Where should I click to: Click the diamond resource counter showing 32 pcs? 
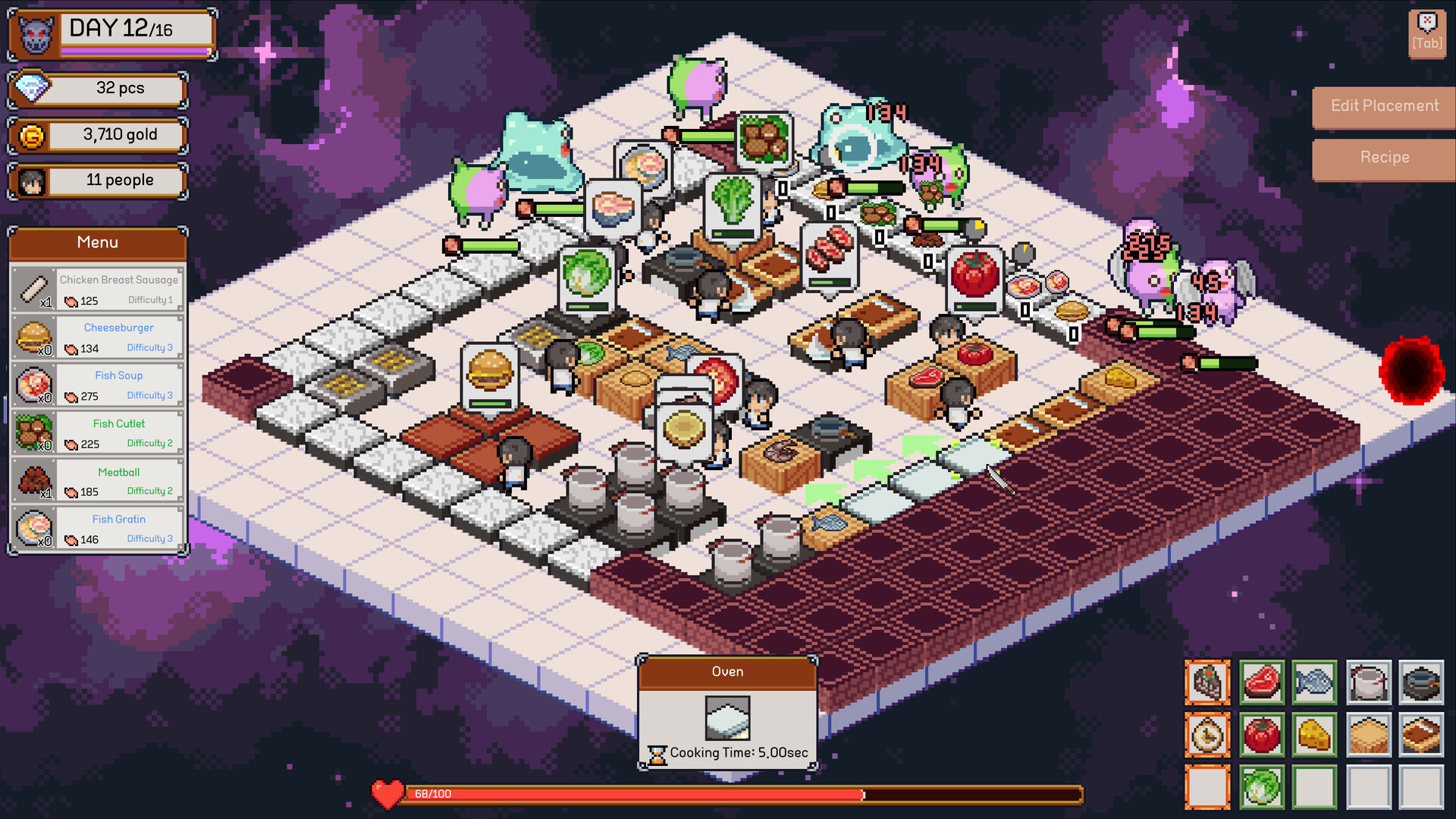[97, 89]
